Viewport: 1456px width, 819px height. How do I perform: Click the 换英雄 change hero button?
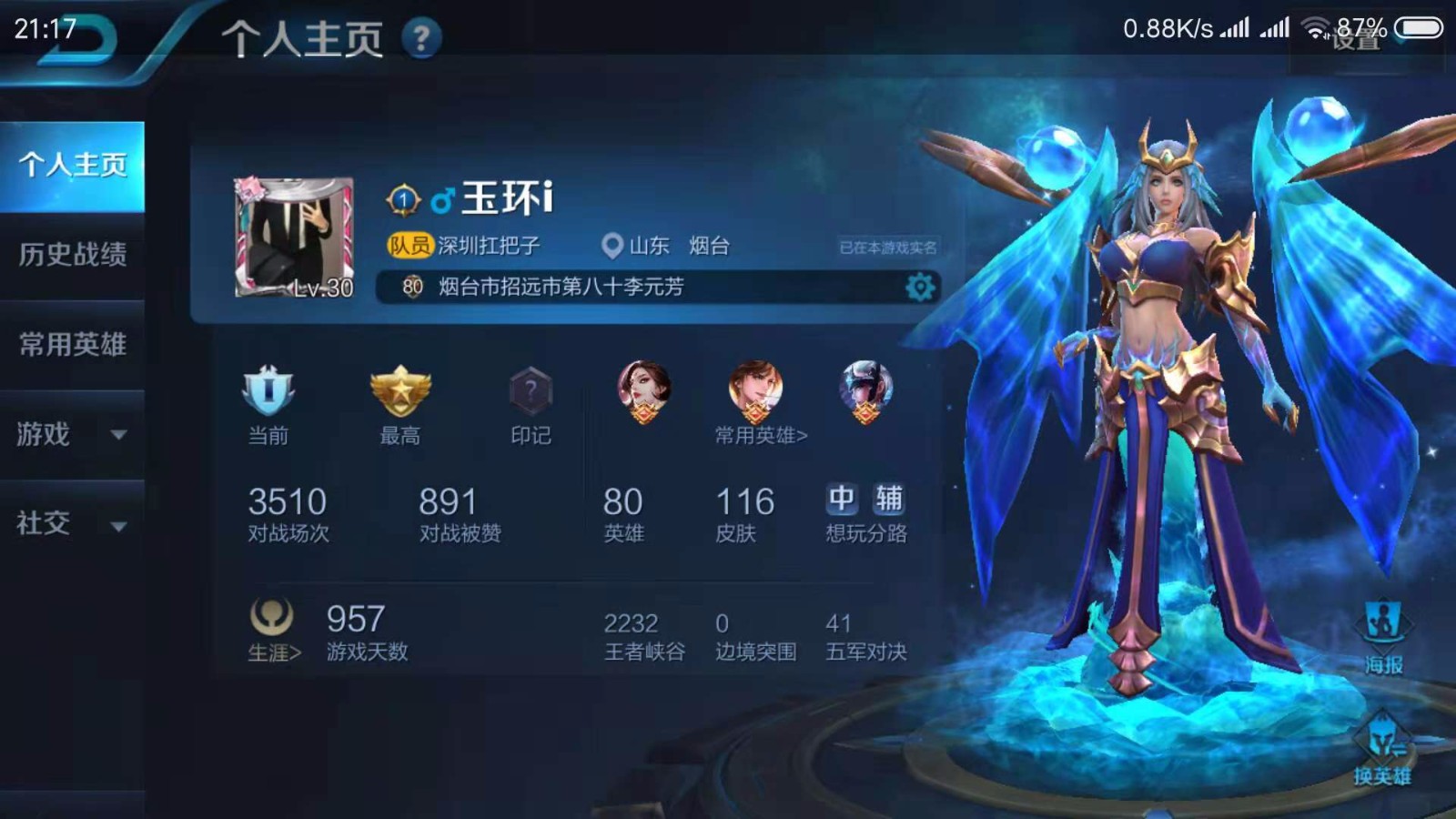pos(1382,751)
